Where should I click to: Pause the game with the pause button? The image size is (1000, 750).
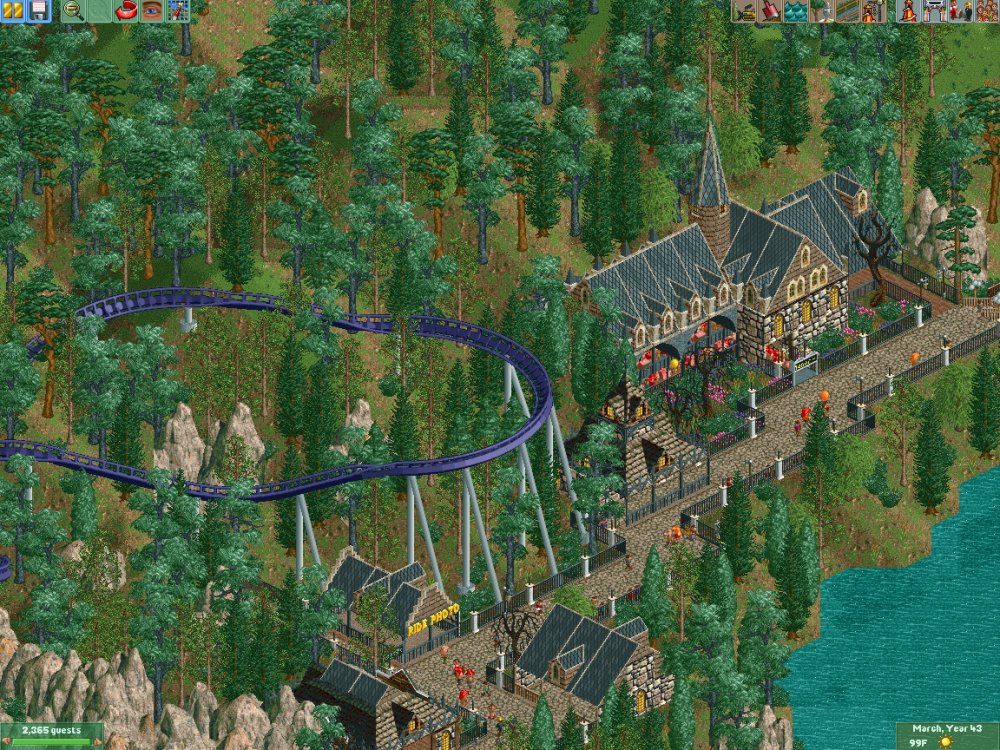click(13, 11)
